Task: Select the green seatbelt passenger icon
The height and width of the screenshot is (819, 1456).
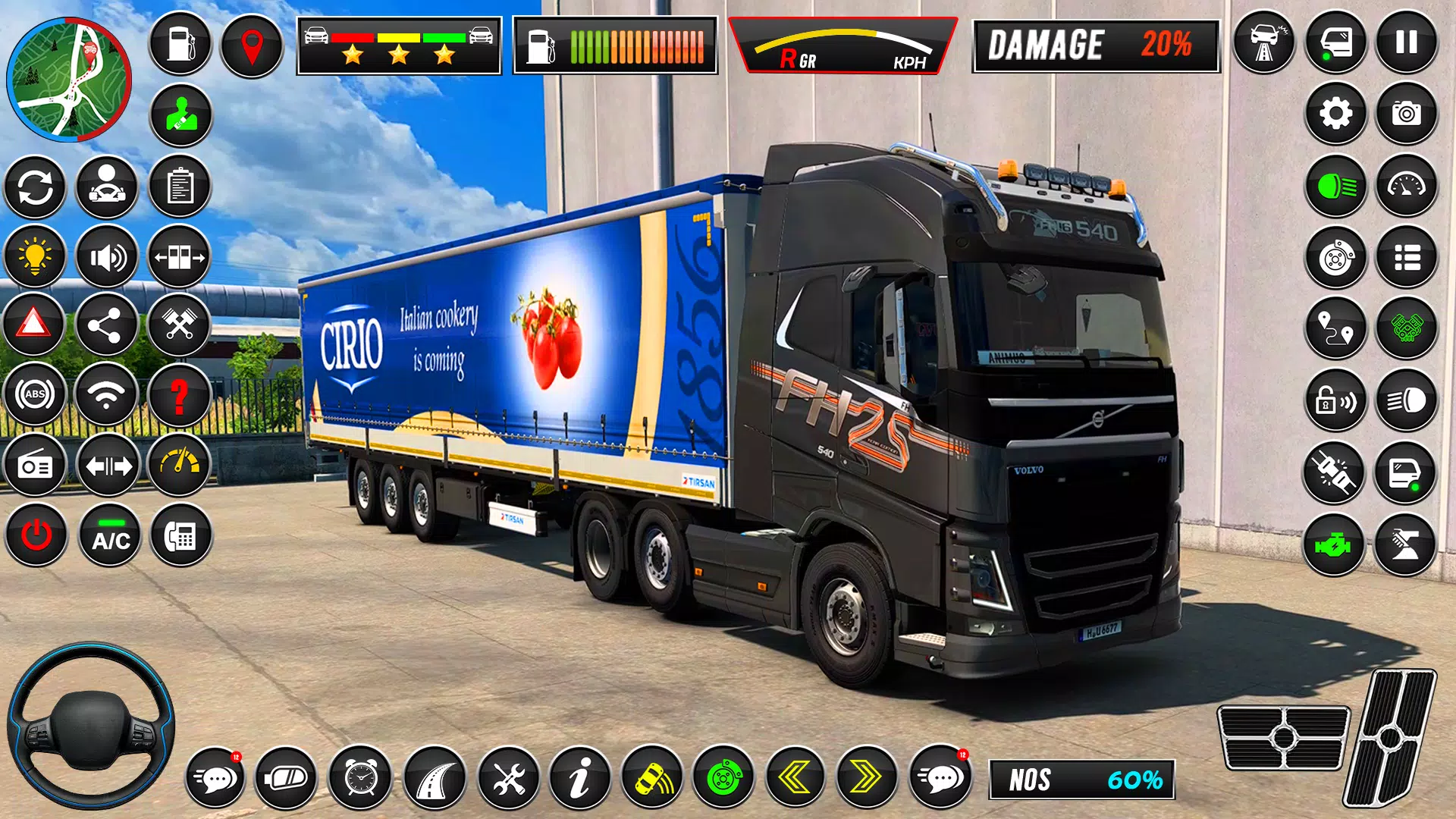Action: tap(180, 115)
